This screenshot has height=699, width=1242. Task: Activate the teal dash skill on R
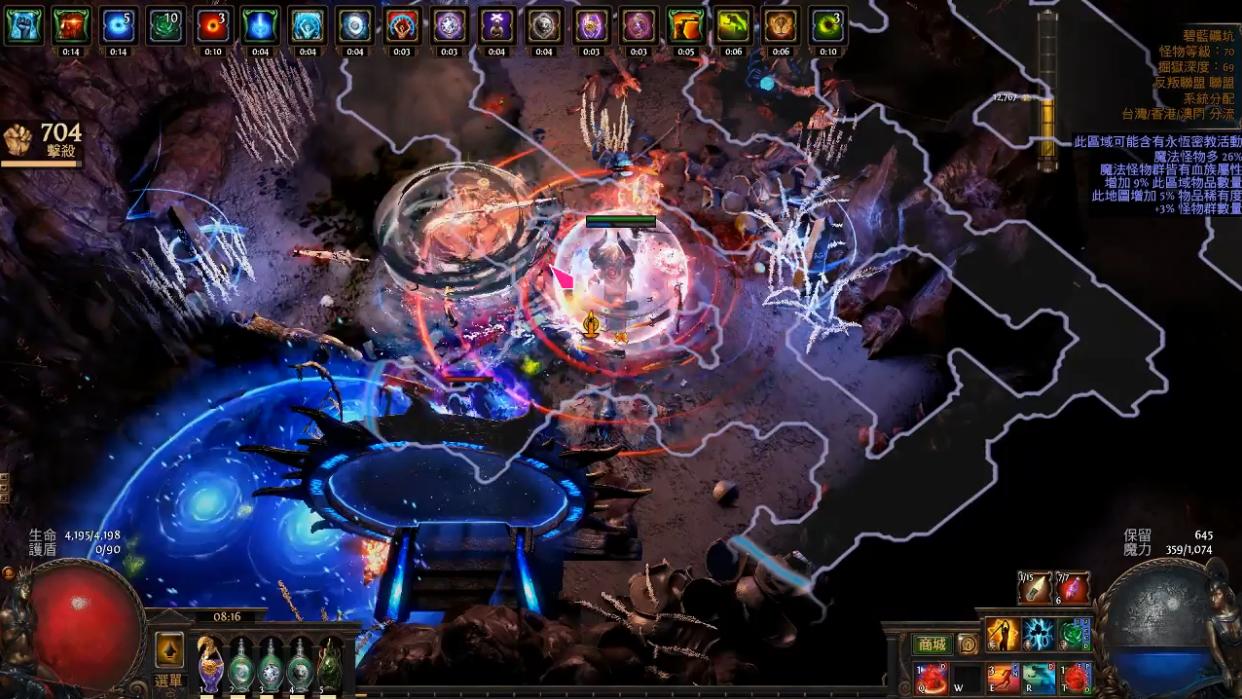pos(1038,678)
